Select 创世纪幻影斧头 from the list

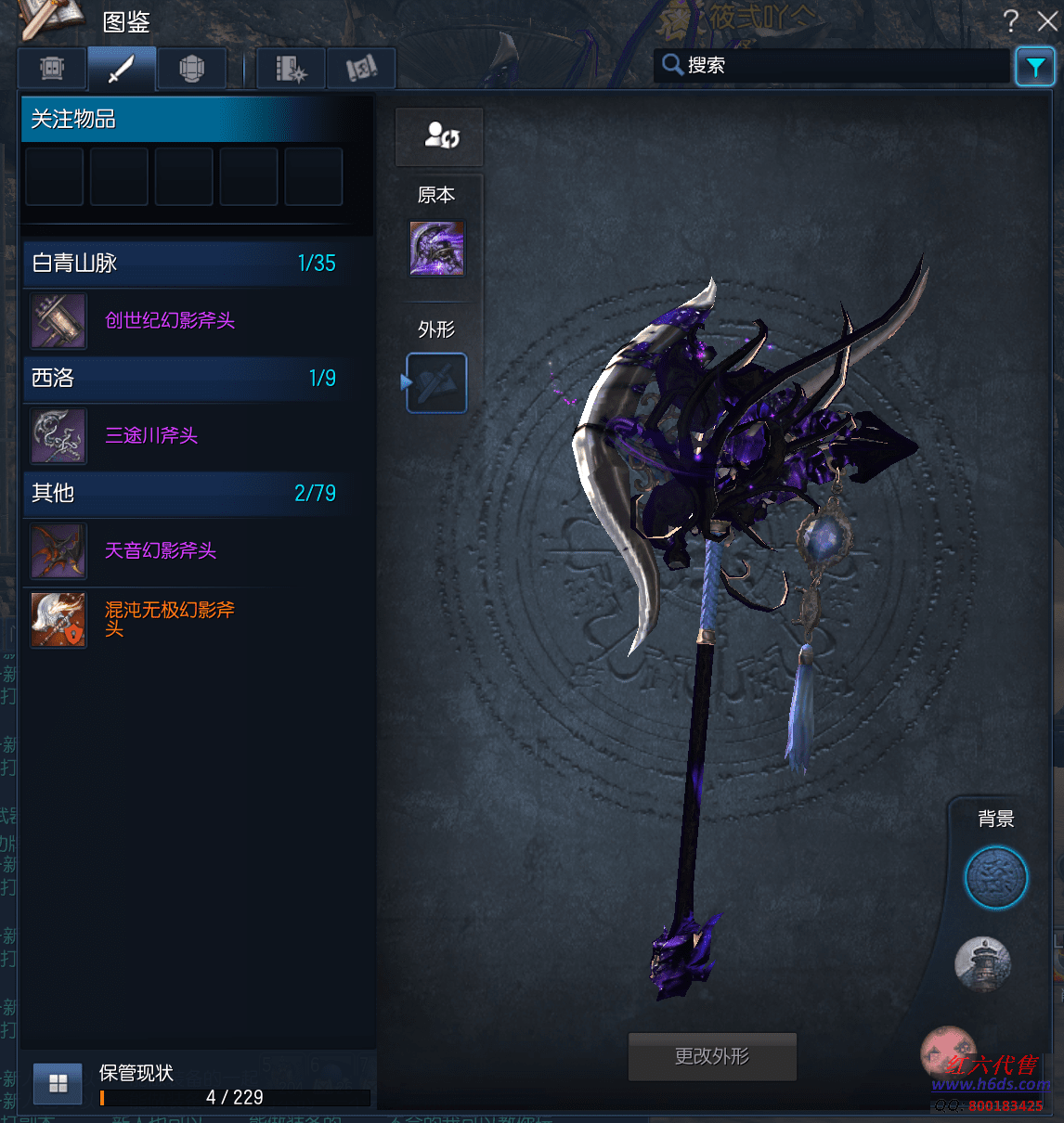click(x=169, y=320)
